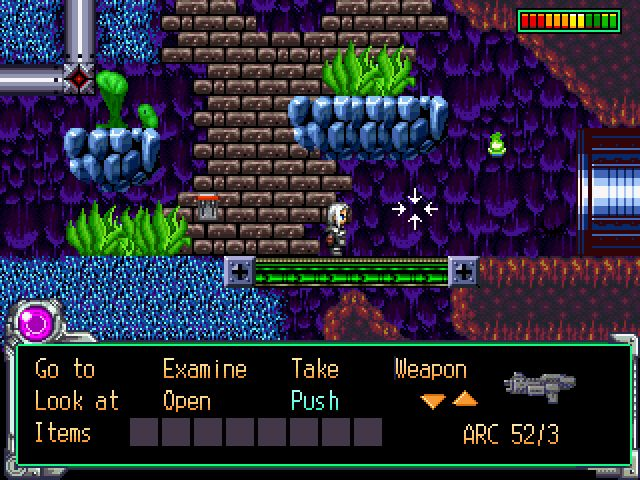Open the 'Items' inventory label
This screenshot has height=480, width=640.
click(63, 433)
